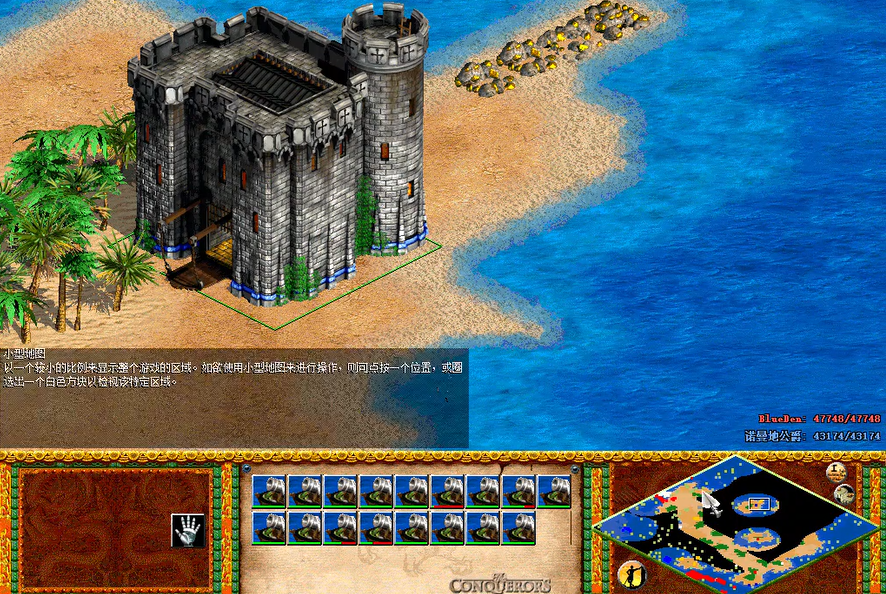This screenshot has height=594, width=886.
Task: Toggle the round pillar icon button by minimap
Action: click(836, 472)
